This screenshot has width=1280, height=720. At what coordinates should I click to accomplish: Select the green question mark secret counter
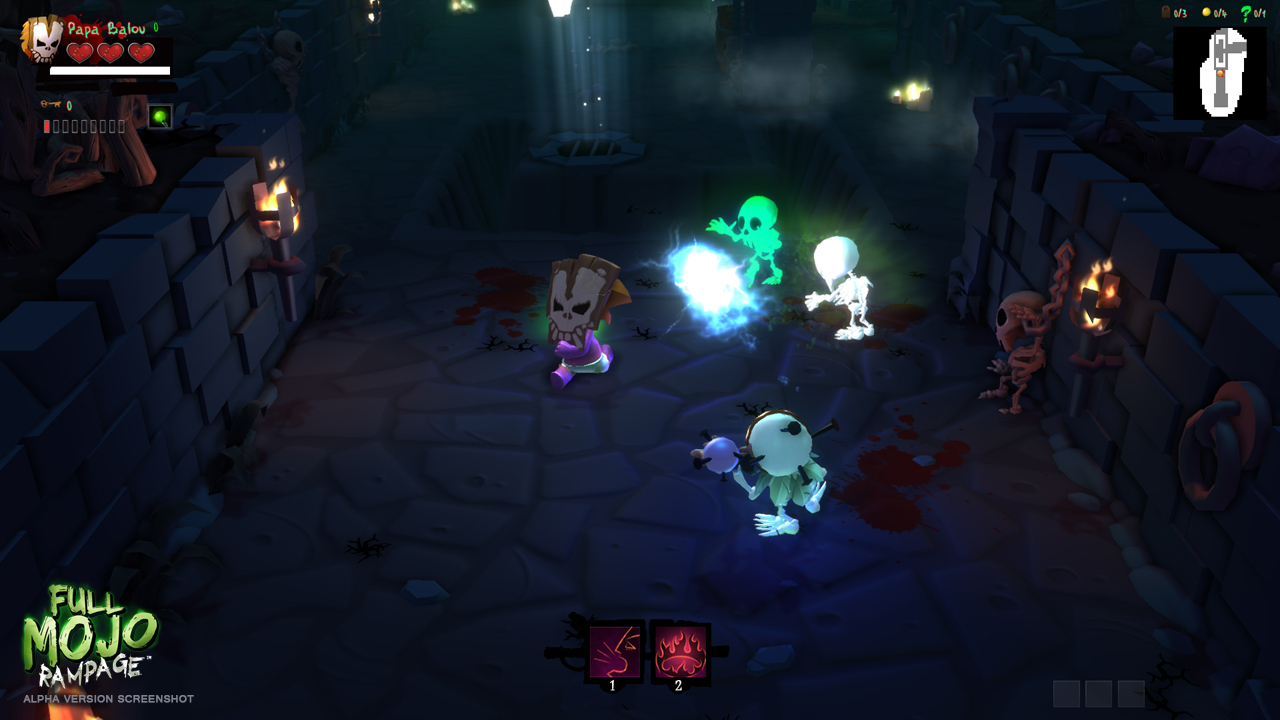(1246, 13)
